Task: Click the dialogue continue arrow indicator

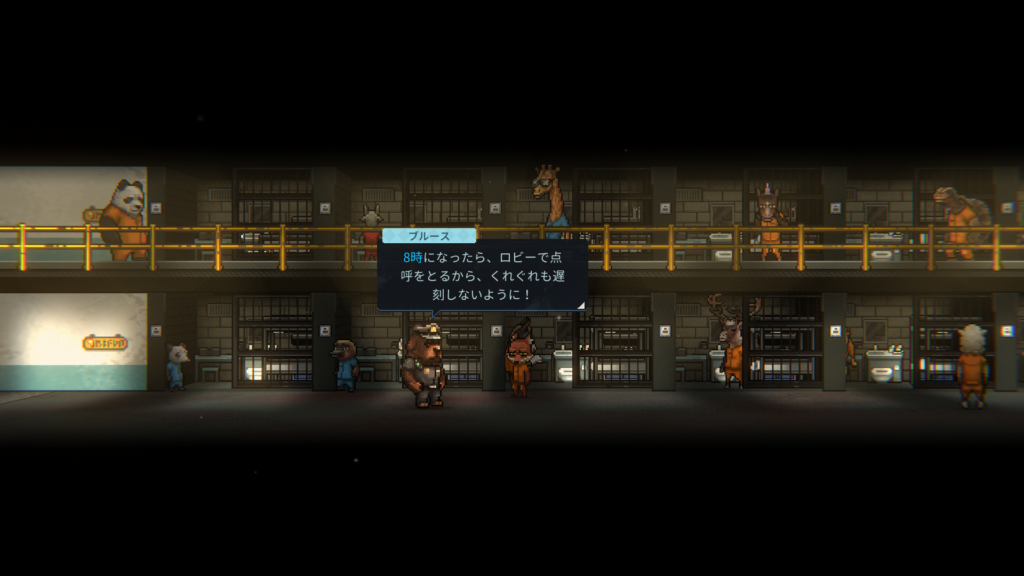Action: click(580, 305)
